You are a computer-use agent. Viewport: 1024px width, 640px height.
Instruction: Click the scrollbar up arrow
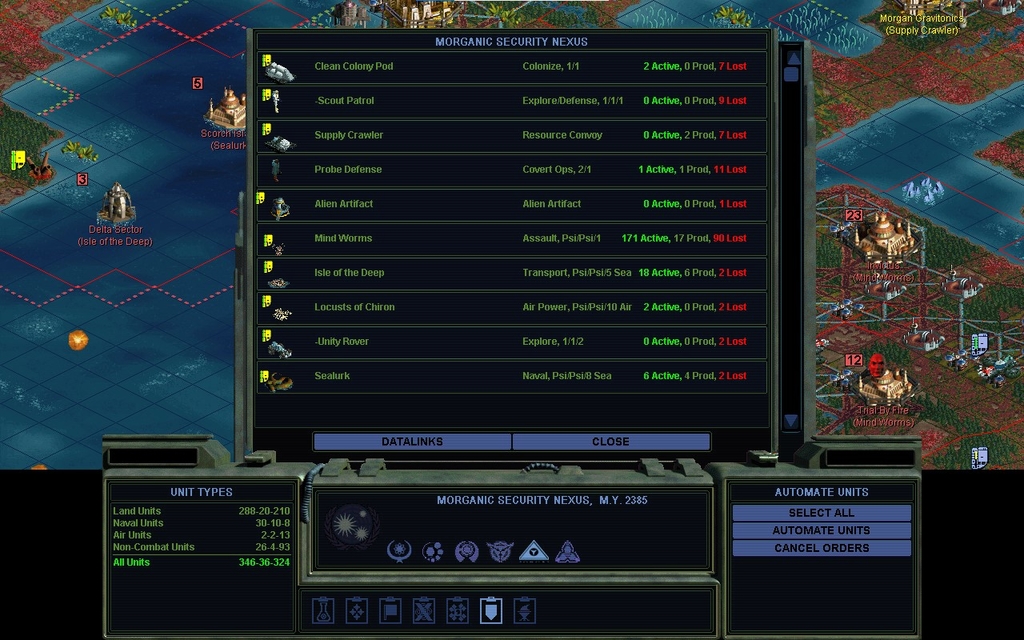791,56
